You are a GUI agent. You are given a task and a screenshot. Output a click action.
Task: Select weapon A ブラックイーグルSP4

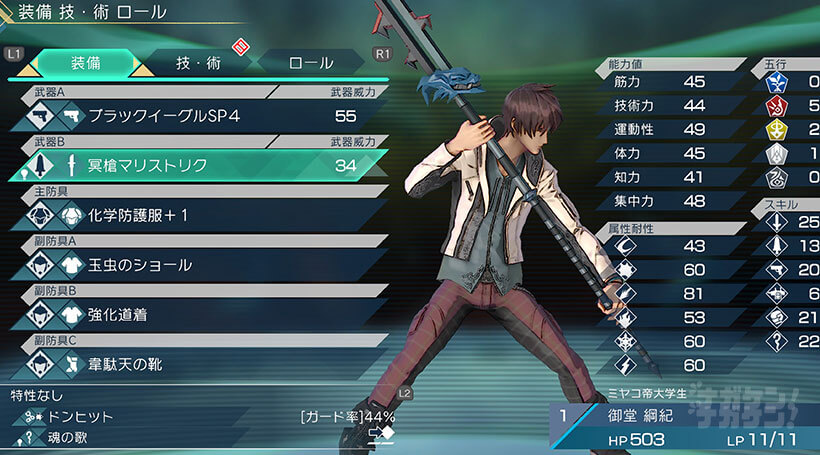click(200, 116)
